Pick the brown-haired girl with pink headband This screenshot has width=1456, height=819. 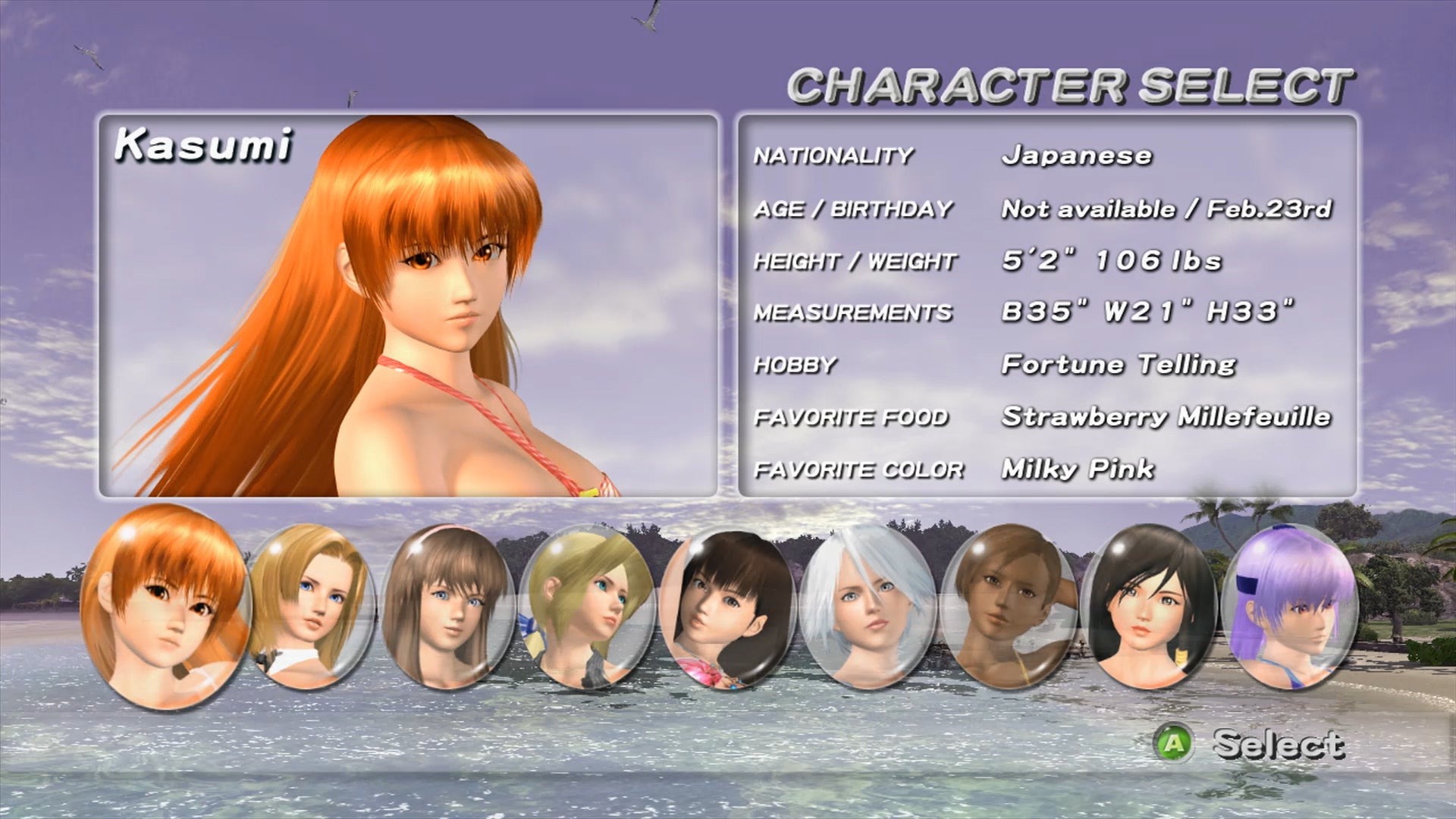pos(447,607)
